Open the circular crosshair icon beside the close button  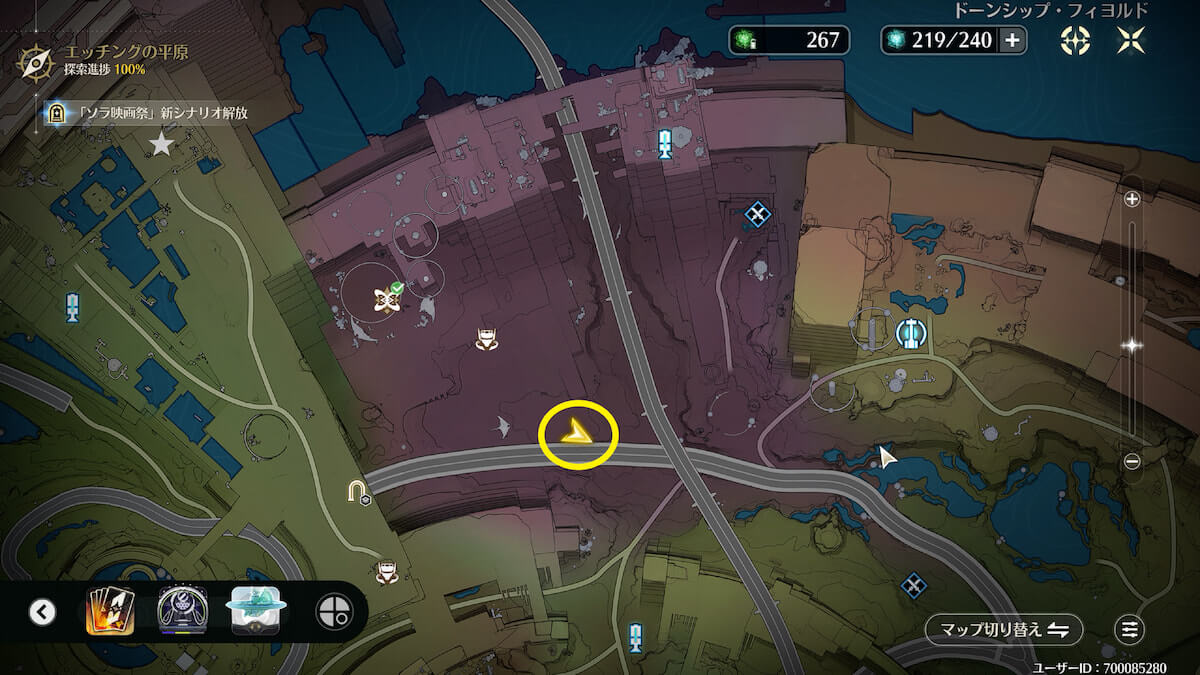(x=1075, y=40)
